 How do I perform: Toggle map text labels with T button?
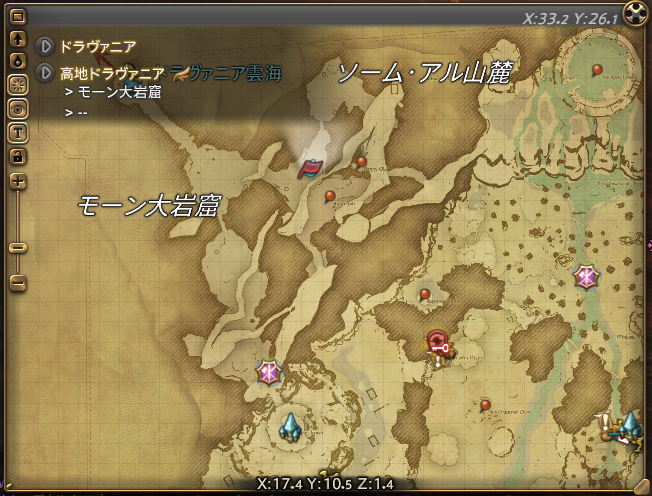click(x=17, y=132)
